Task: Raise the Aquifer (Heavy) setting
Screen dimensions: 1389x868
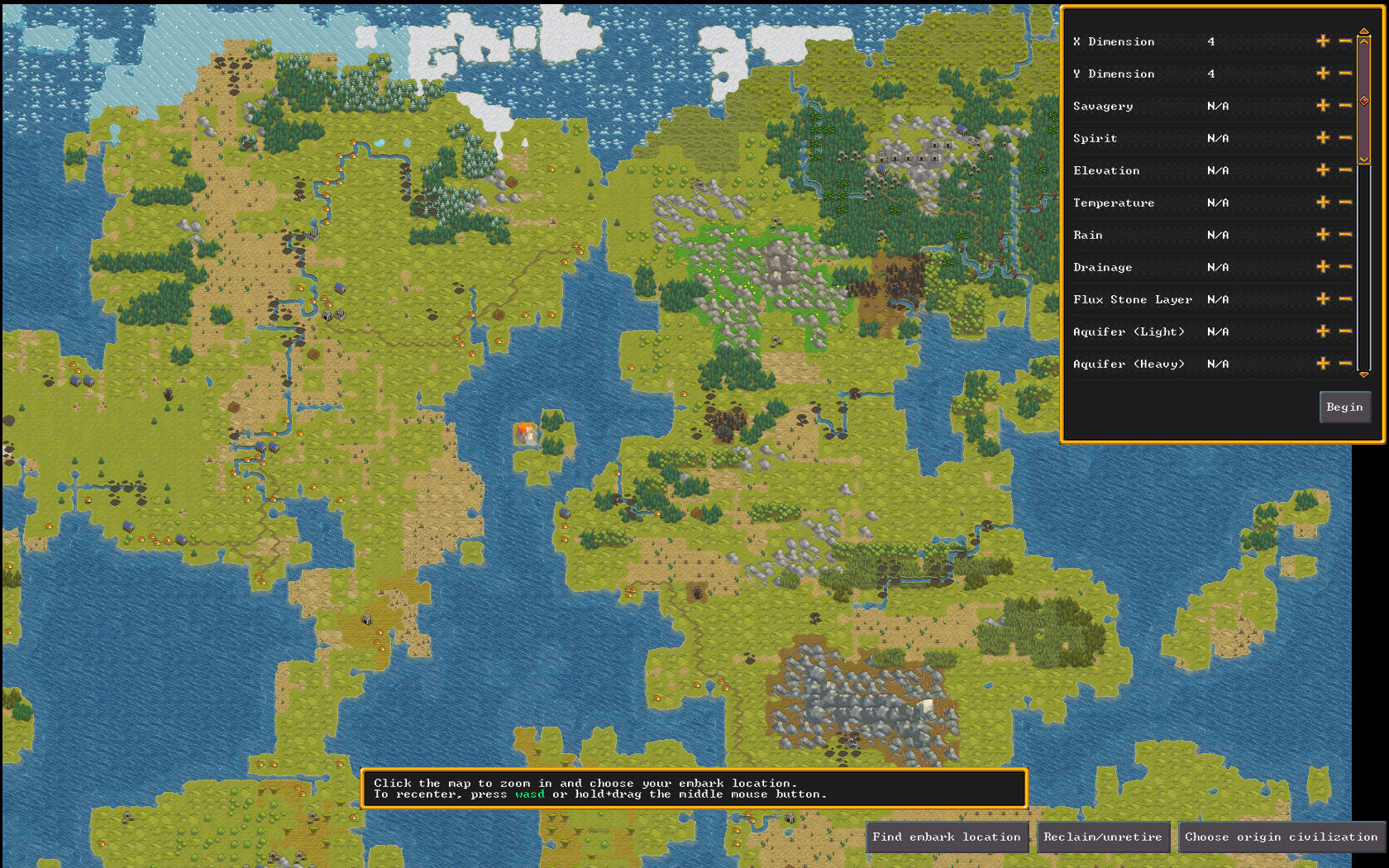Action: click(x=1323, y=364)
